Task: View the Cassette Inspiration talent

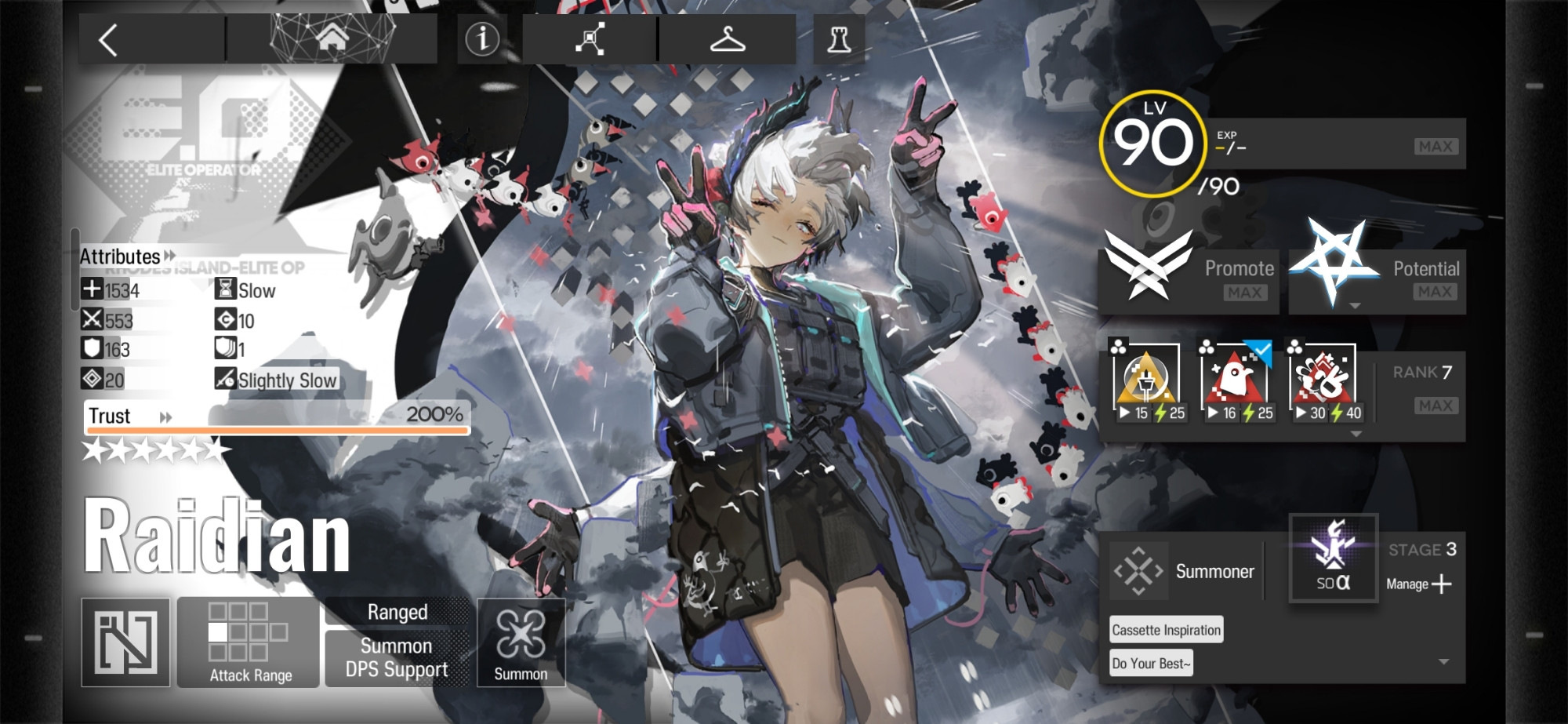Action: pos(1166,630)
